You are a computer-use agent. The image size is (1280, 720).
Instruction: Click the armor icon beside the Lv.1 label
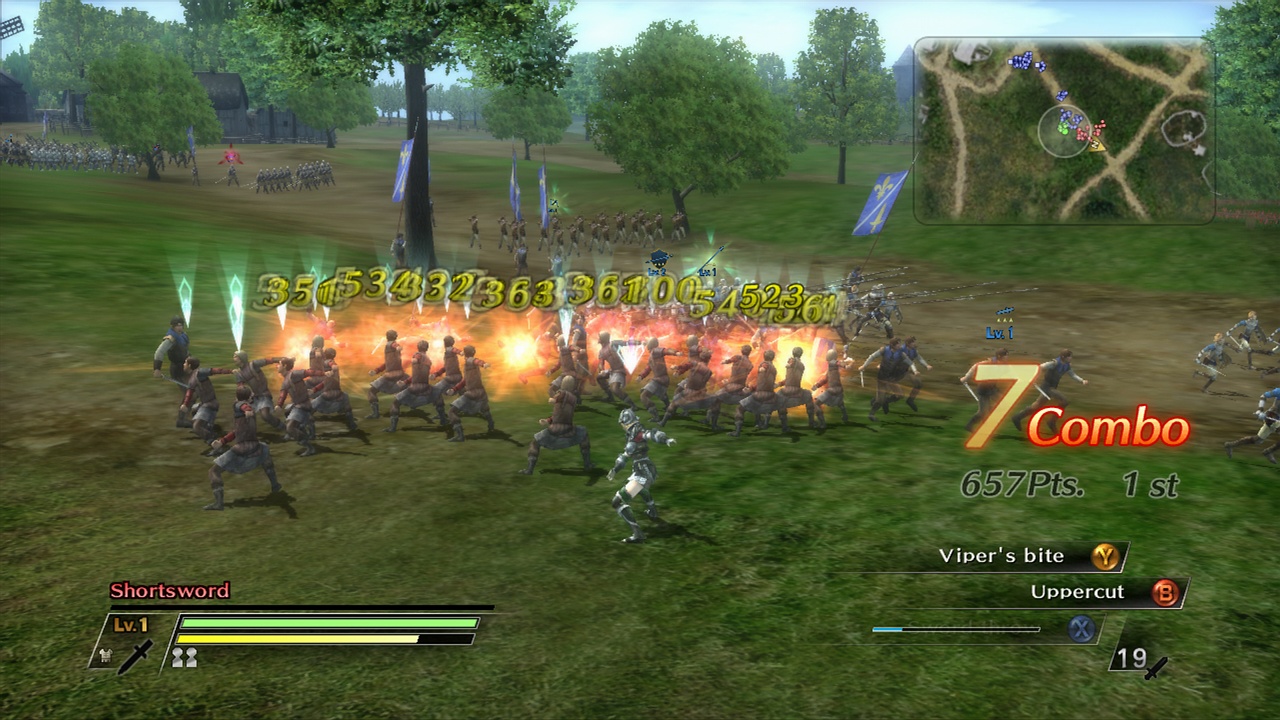(107, 655)
